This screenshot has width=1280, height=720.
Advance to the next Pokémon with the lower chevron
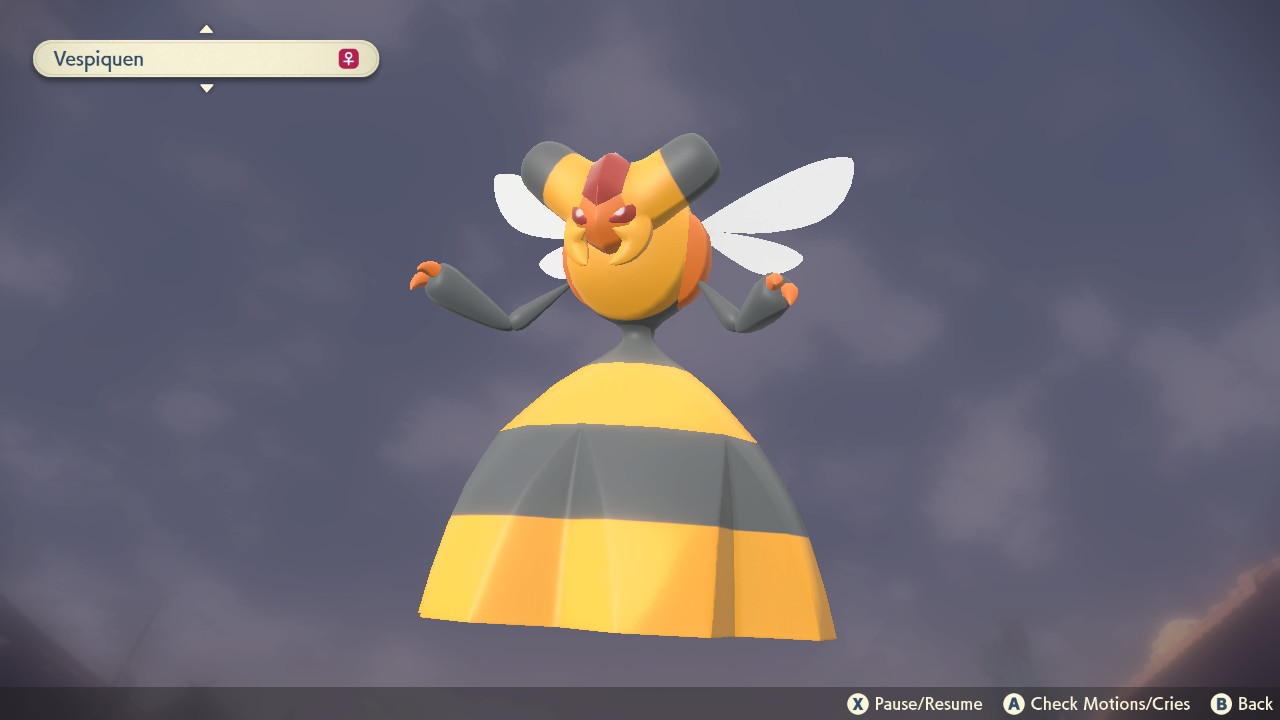206,88
